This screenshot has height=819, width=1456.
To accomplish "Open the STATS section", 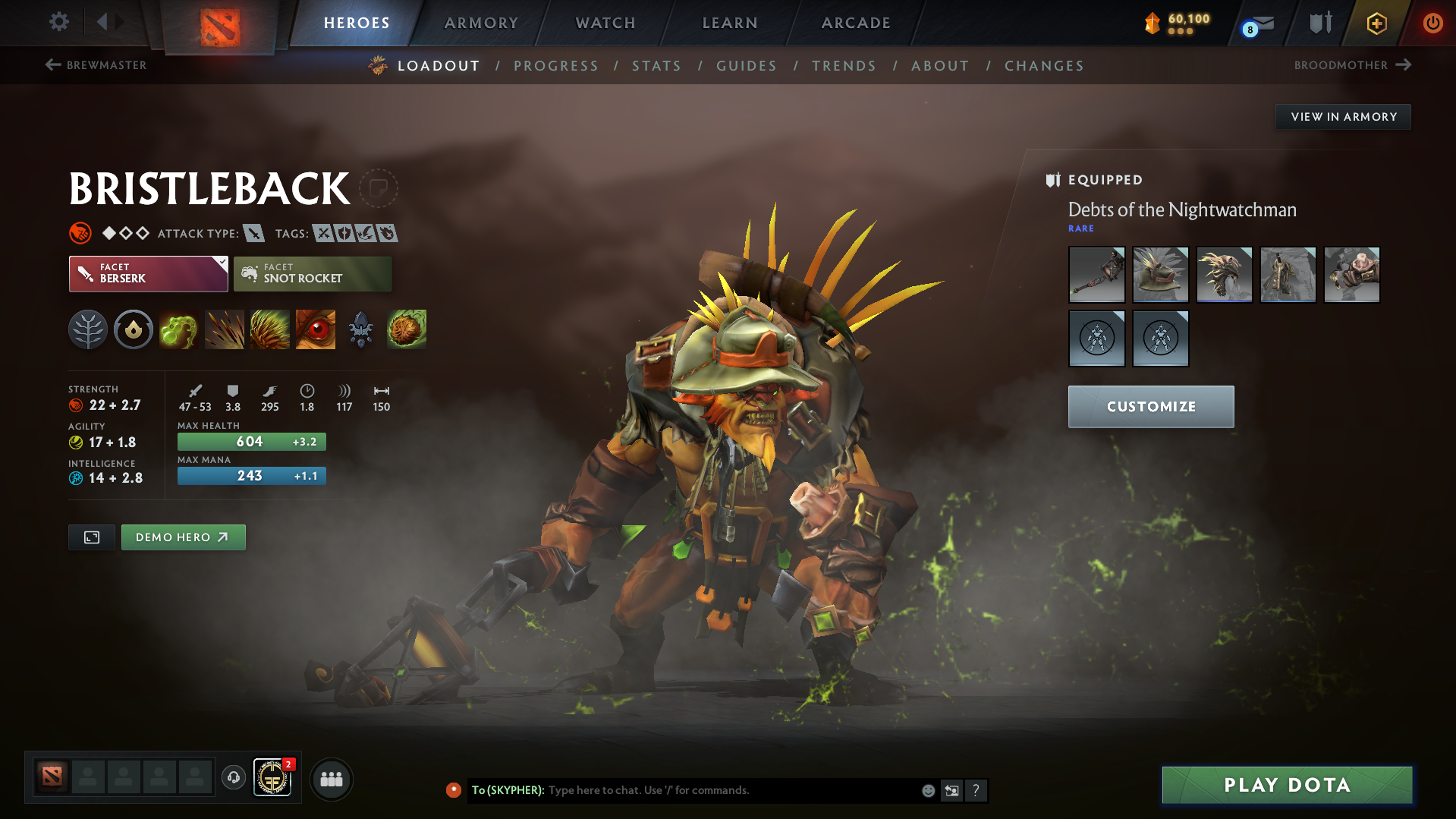I will point(656,65).
